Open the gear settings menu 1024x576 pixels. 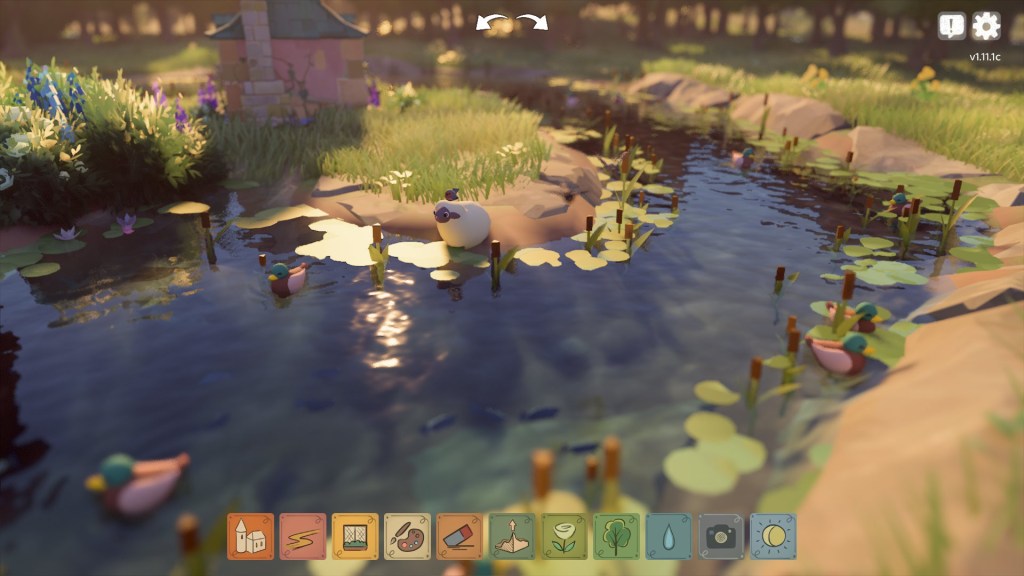[x=986, y=26]
